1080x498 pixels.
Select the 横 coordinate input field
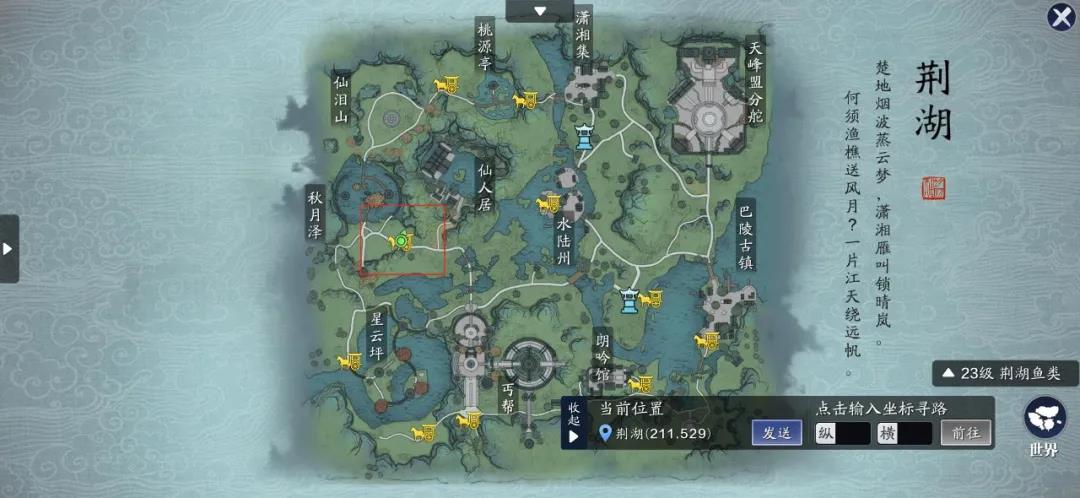coord(904,433)
